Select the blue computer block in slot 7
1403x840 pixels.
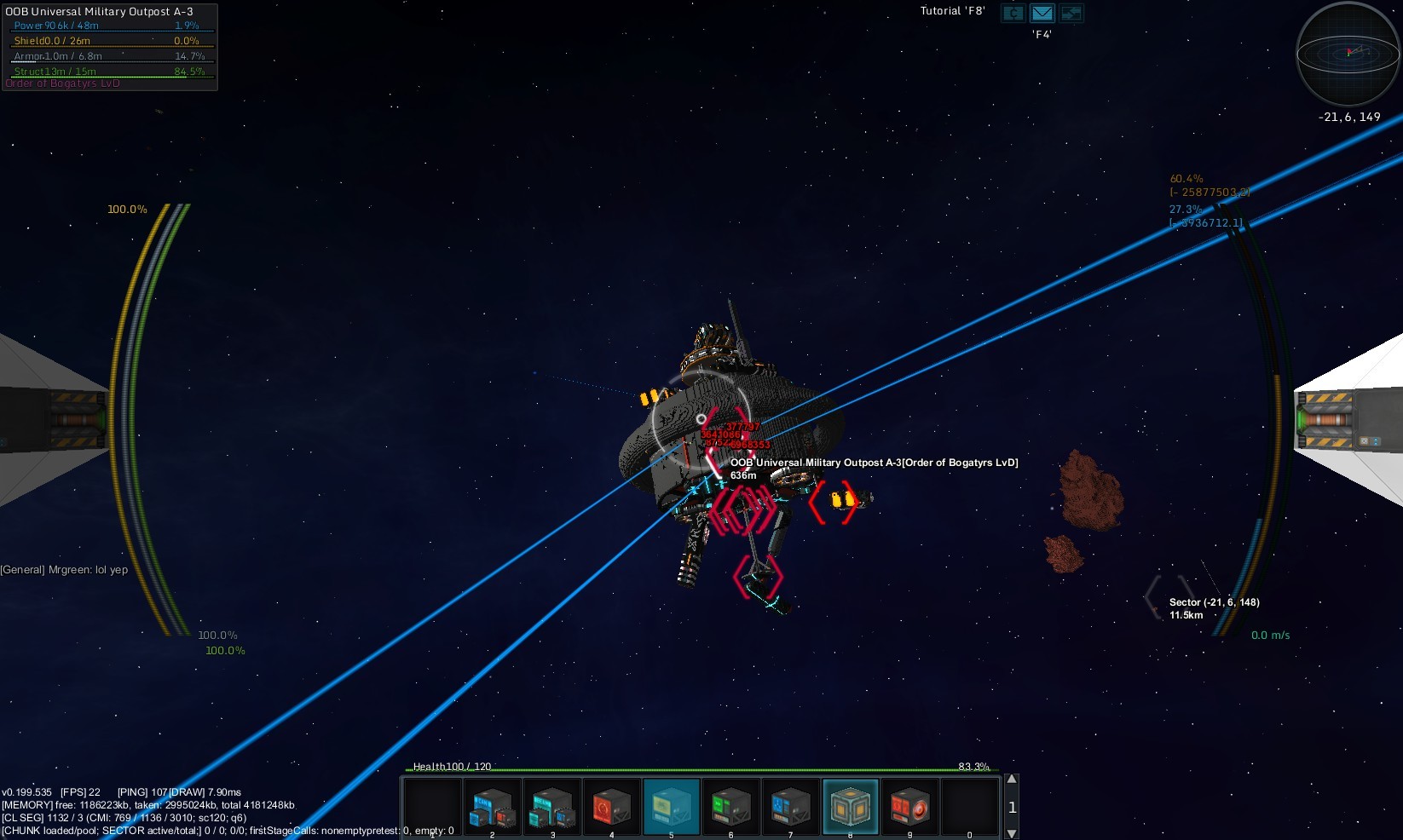pyautogui.click(x=790, y=807)
